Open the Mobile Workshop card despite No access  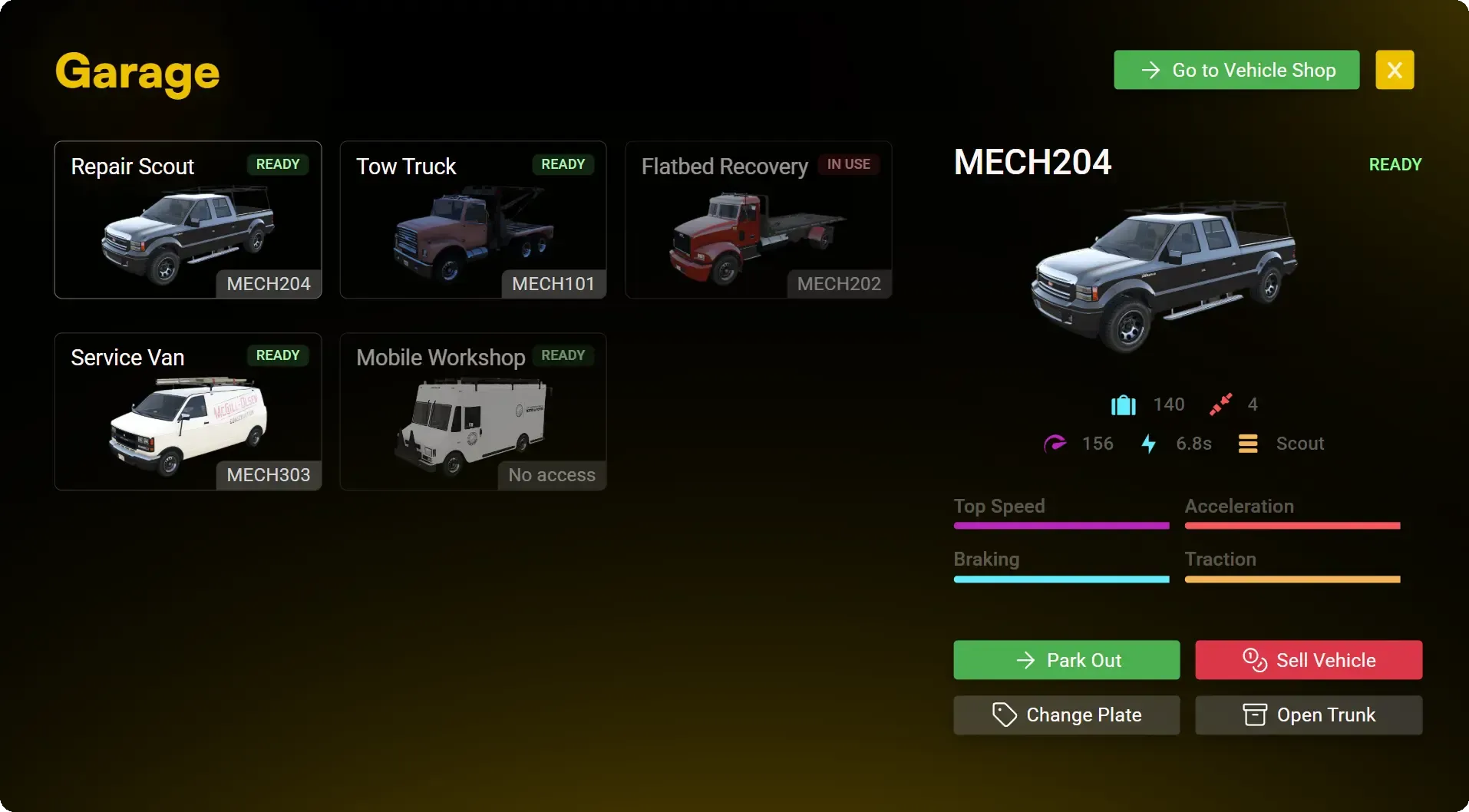(x=473, y=412)
